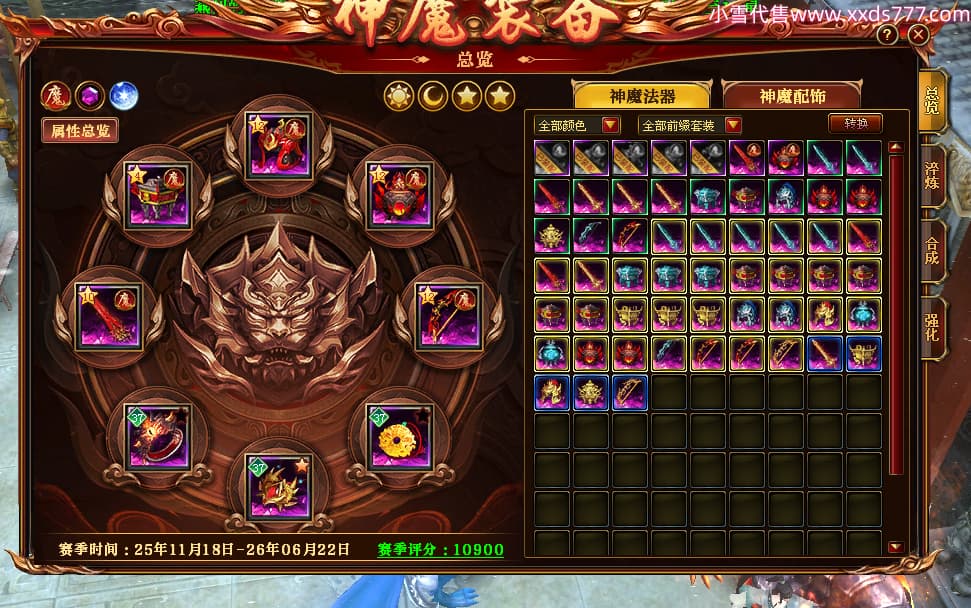
Task: Open the 全部前缀套装 set filter dropdown
Action: [x=690, y=125]
